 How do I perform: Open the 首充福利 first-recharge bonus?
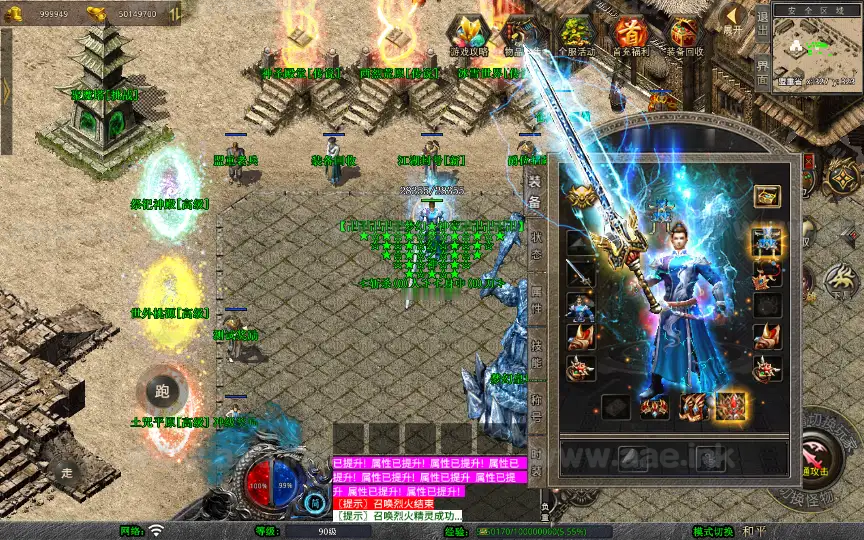click(630, 37)
